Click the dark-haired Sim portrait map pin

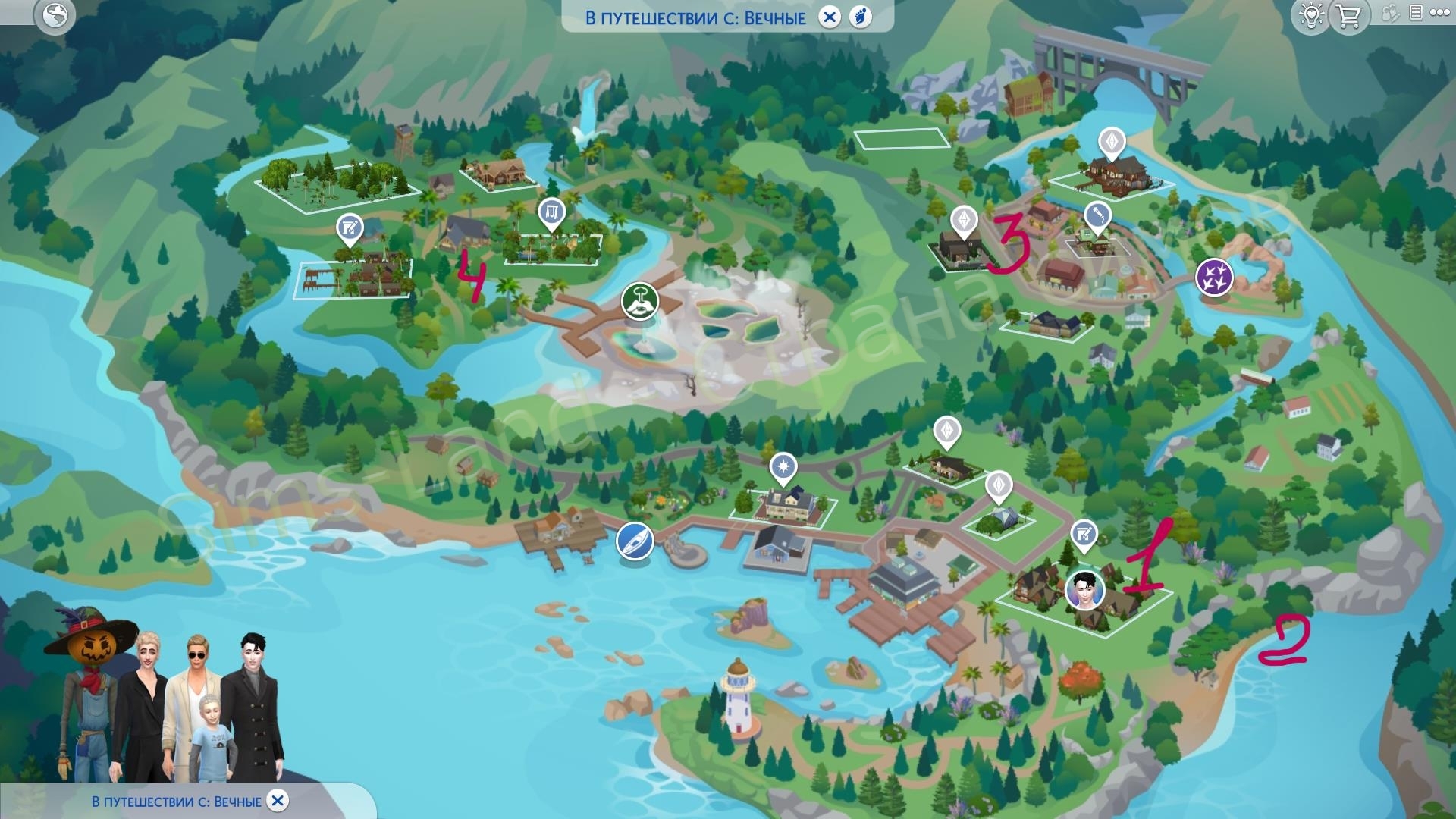point(1084,589)
